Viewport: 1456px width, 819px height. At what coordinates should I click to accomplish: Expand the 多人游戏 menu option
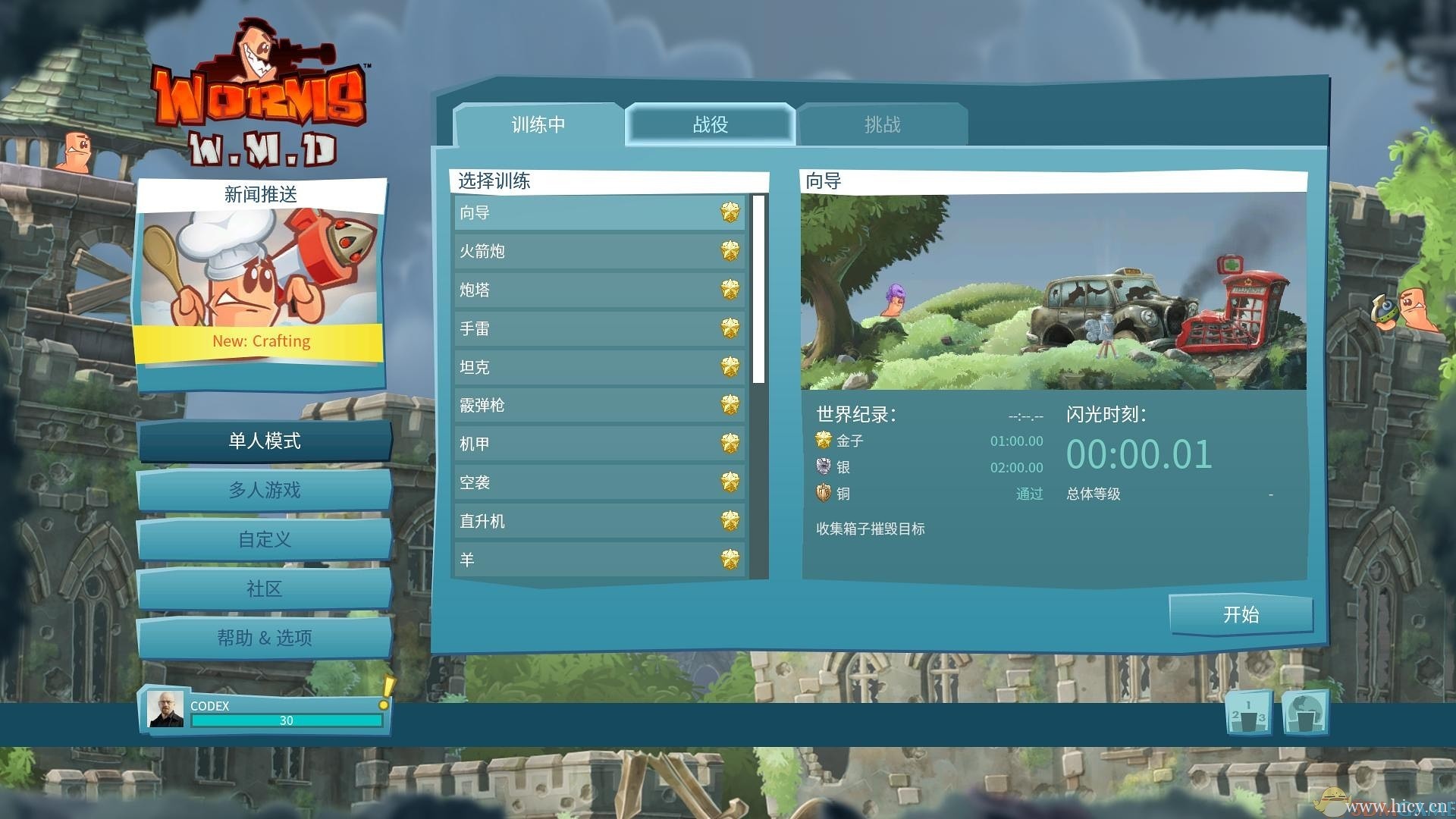click(x=265, y=491)
